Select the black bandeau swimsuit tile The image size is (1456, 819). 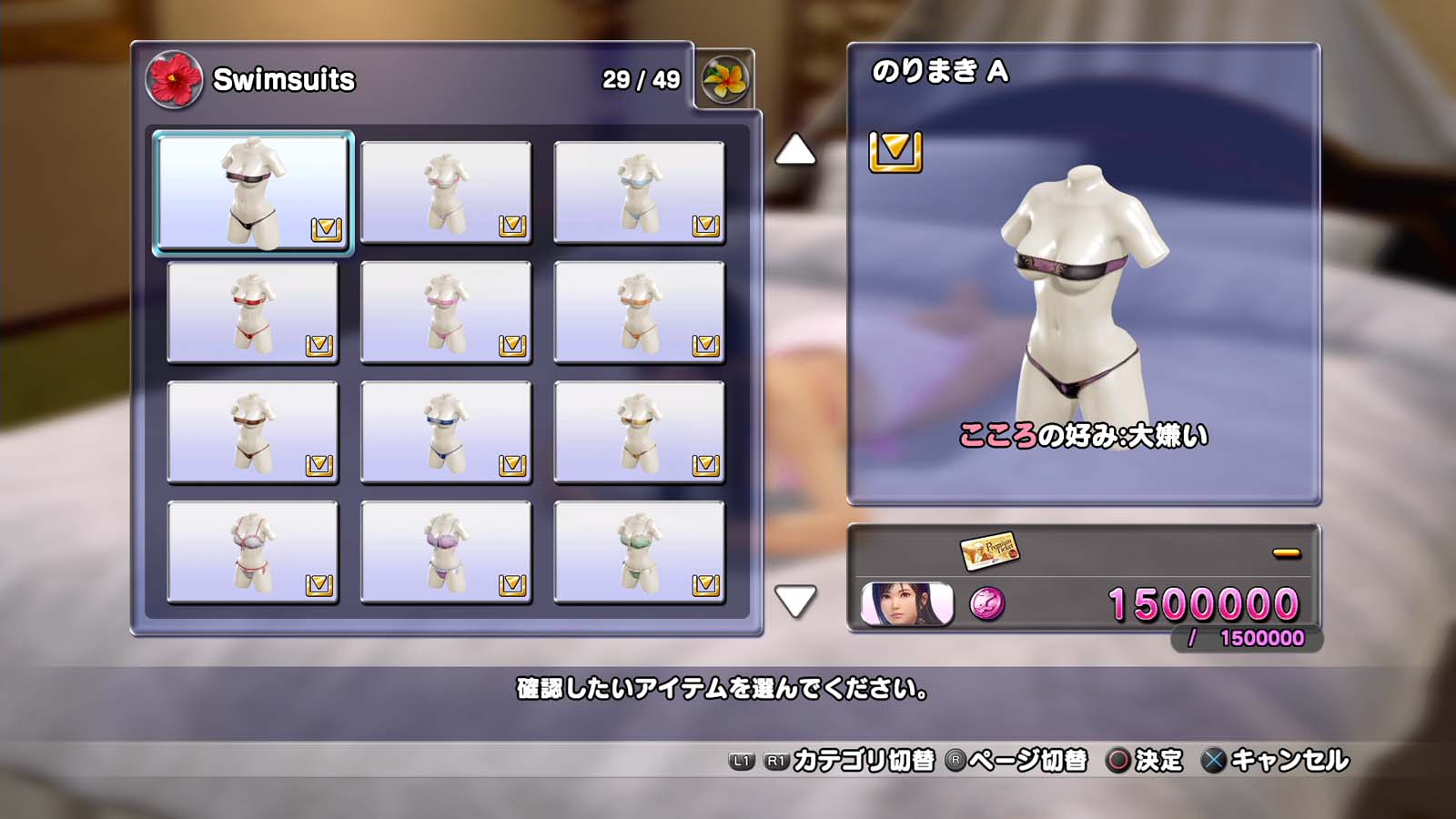tap(253, 192)
